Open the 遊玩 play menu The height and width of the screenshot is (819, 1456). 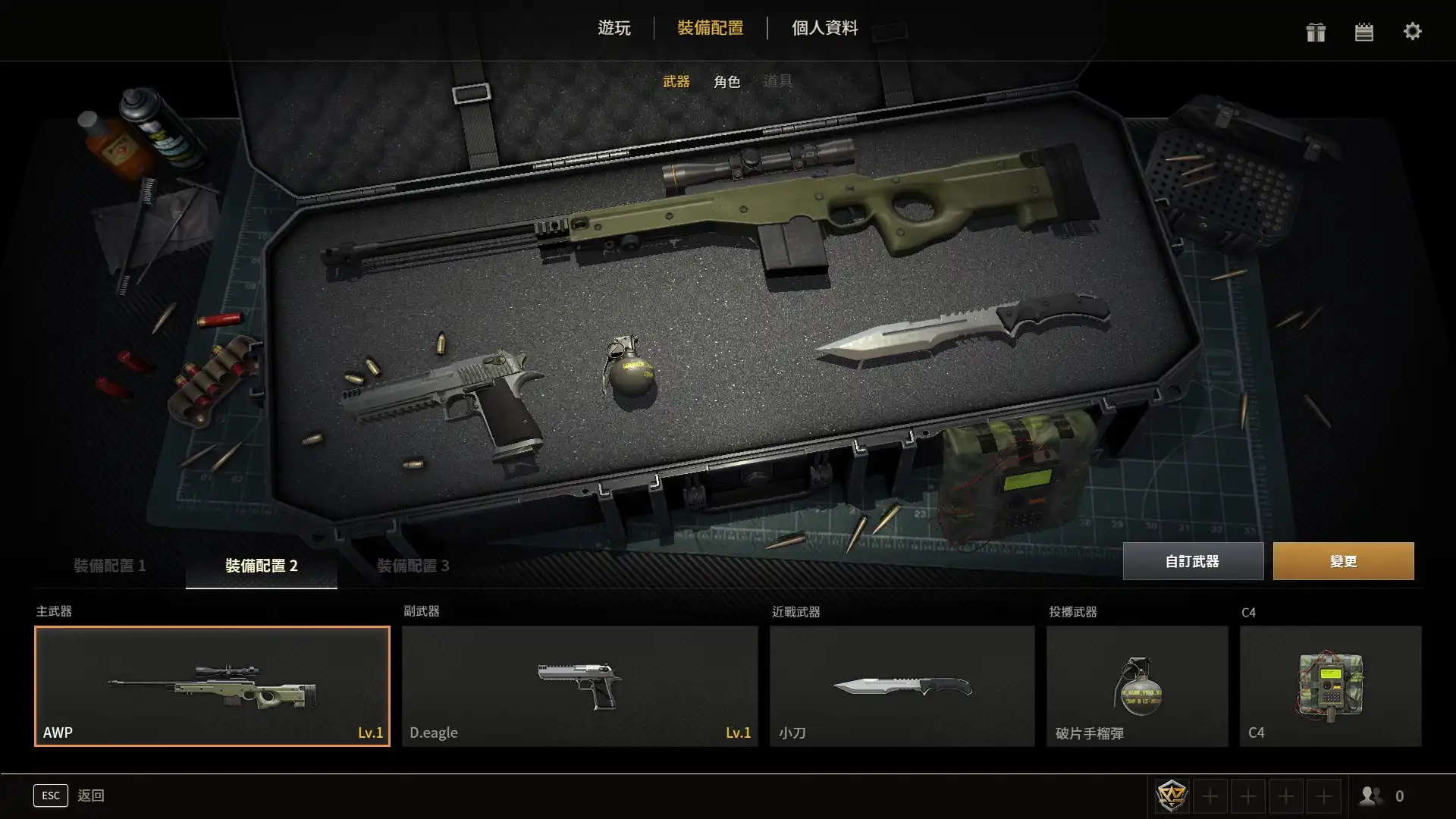point(613,28)
